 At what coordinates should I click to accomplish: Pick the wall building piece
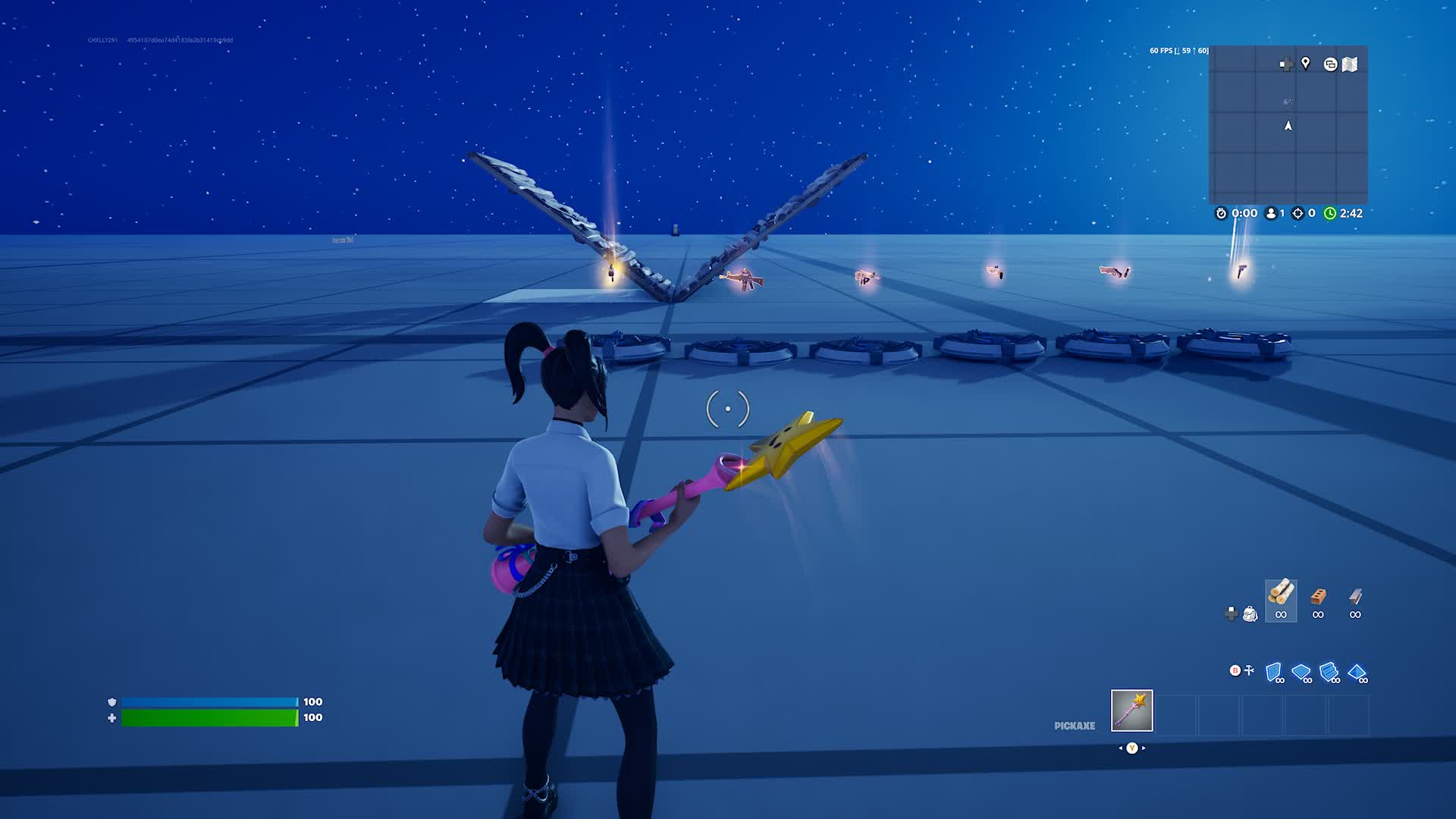pos(1273,672)
